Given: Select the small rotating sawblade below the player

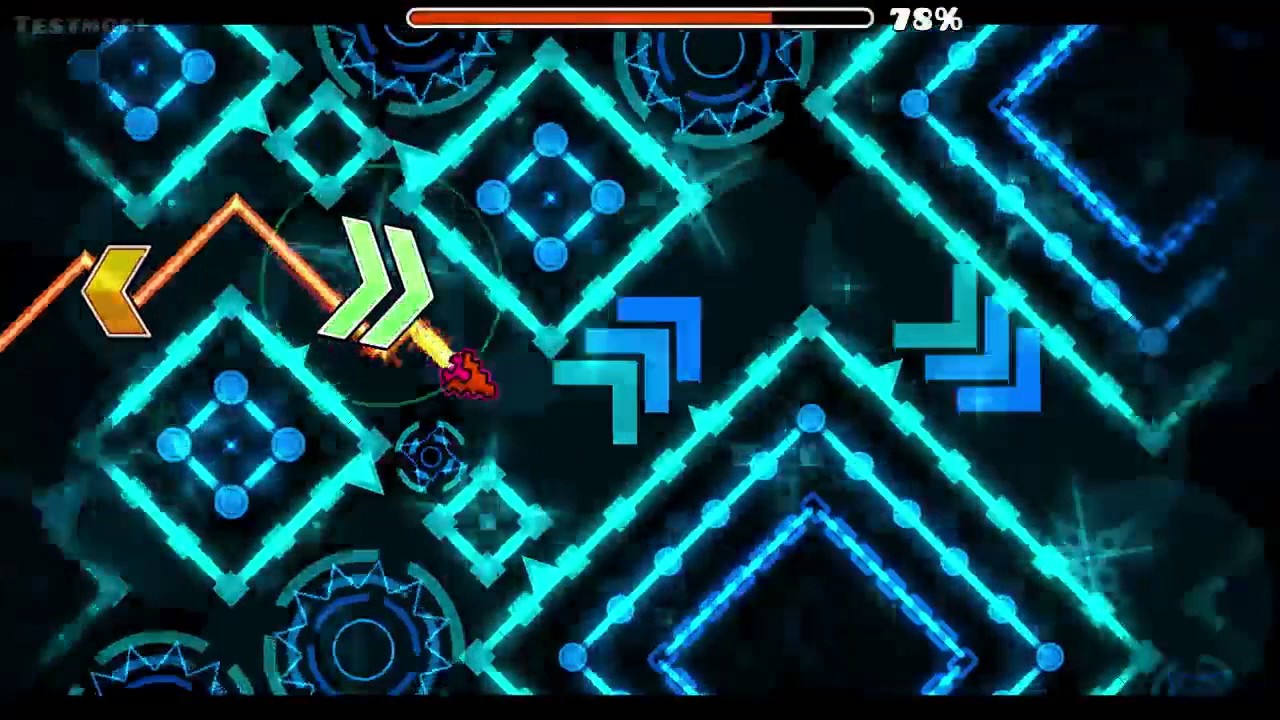Looking at the screenshot, I should tap(430, 455).
